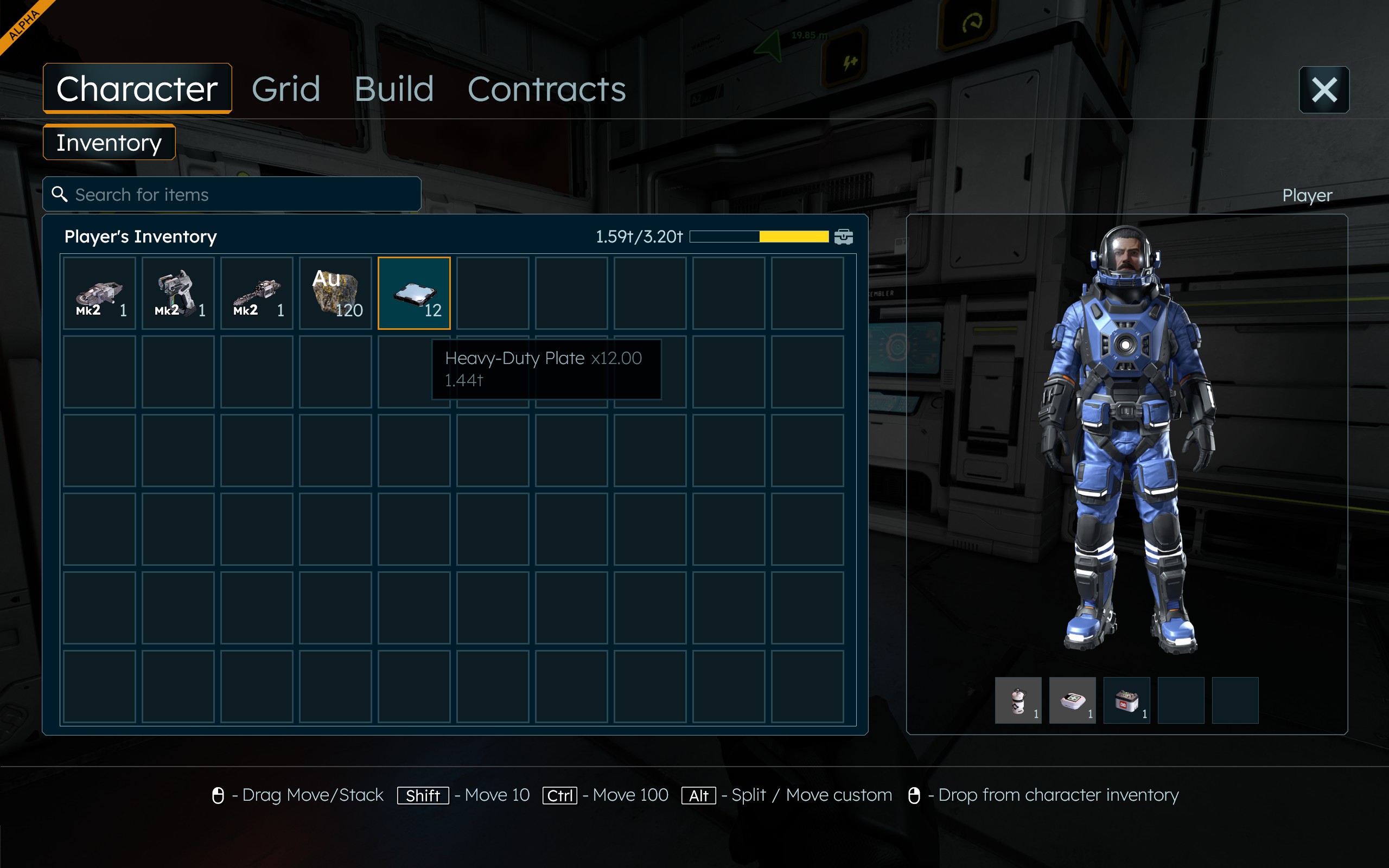This screenshot has width=1389, height=868.
Task: Select the Character tab
Action: 137,89
